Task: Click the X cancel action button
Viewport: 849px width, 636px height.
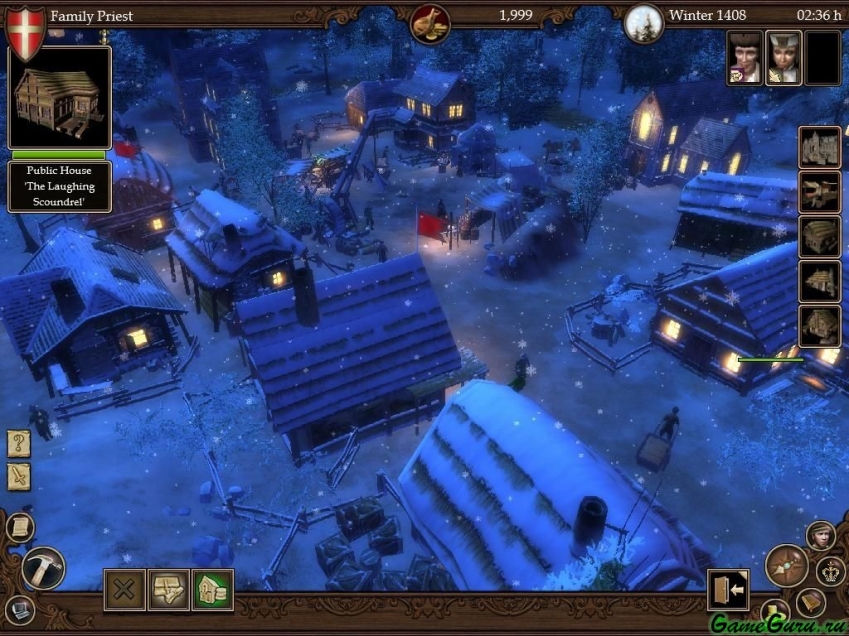Action: coord(125,590)
